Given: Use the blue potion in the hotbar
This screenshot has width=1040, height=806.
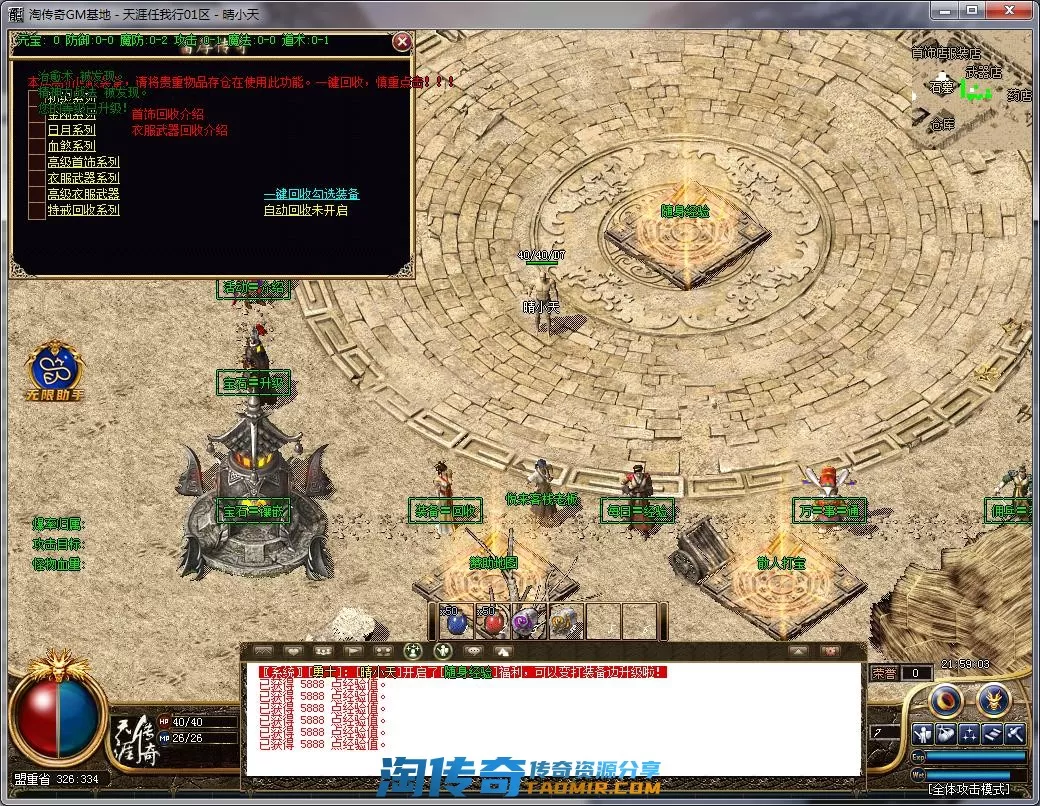Looking at the screenshot, I should 456,622.
